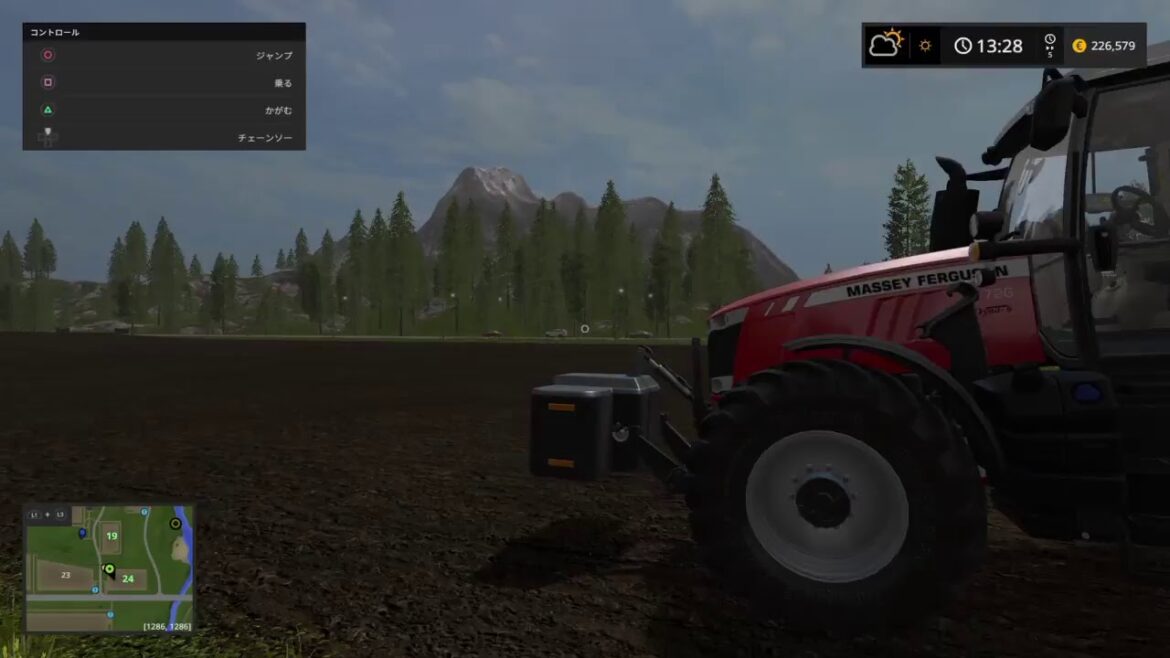
Task: Select field 19 on the minimap
Action: coord(111,537)
